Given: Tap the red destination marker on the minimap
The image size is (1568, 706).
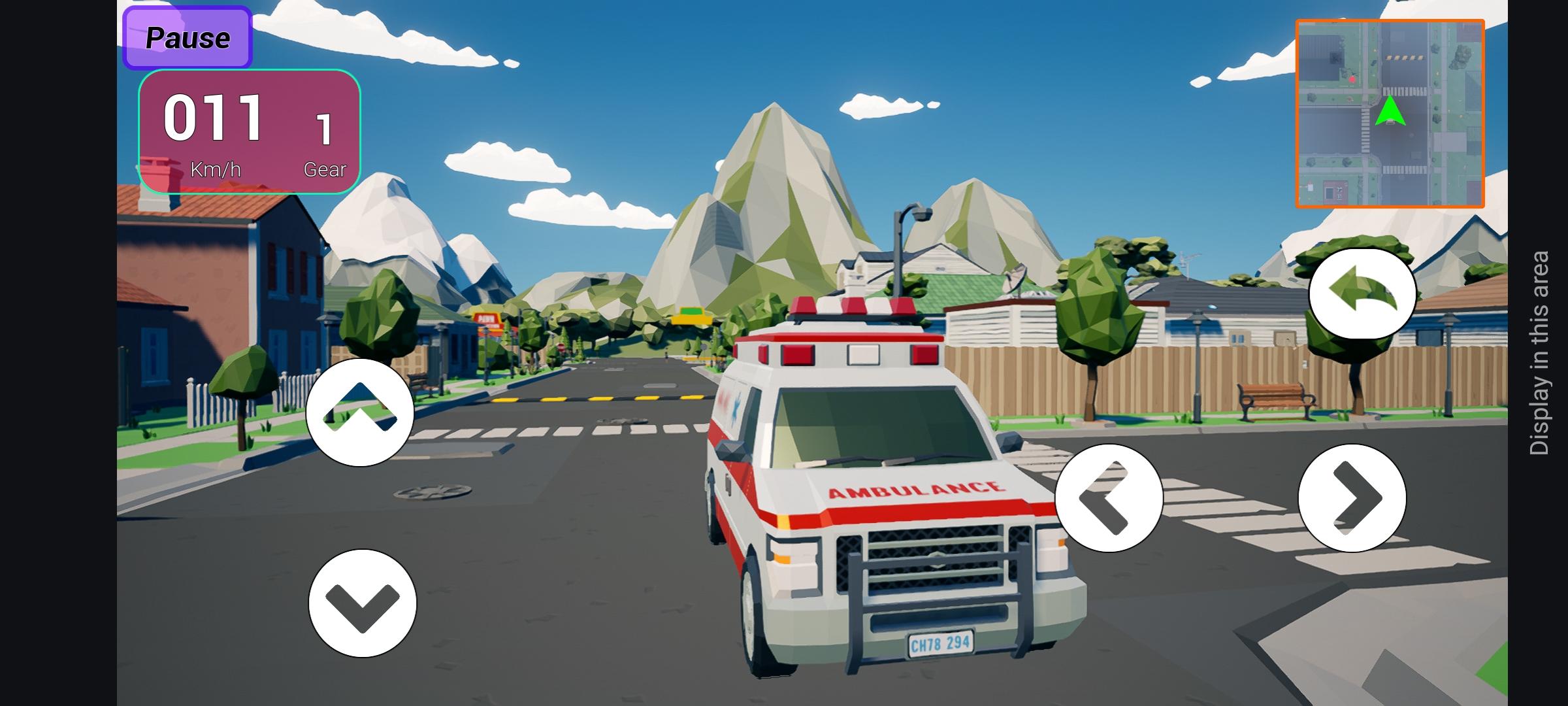Looking at the screenshot, I should (1352, 78).
